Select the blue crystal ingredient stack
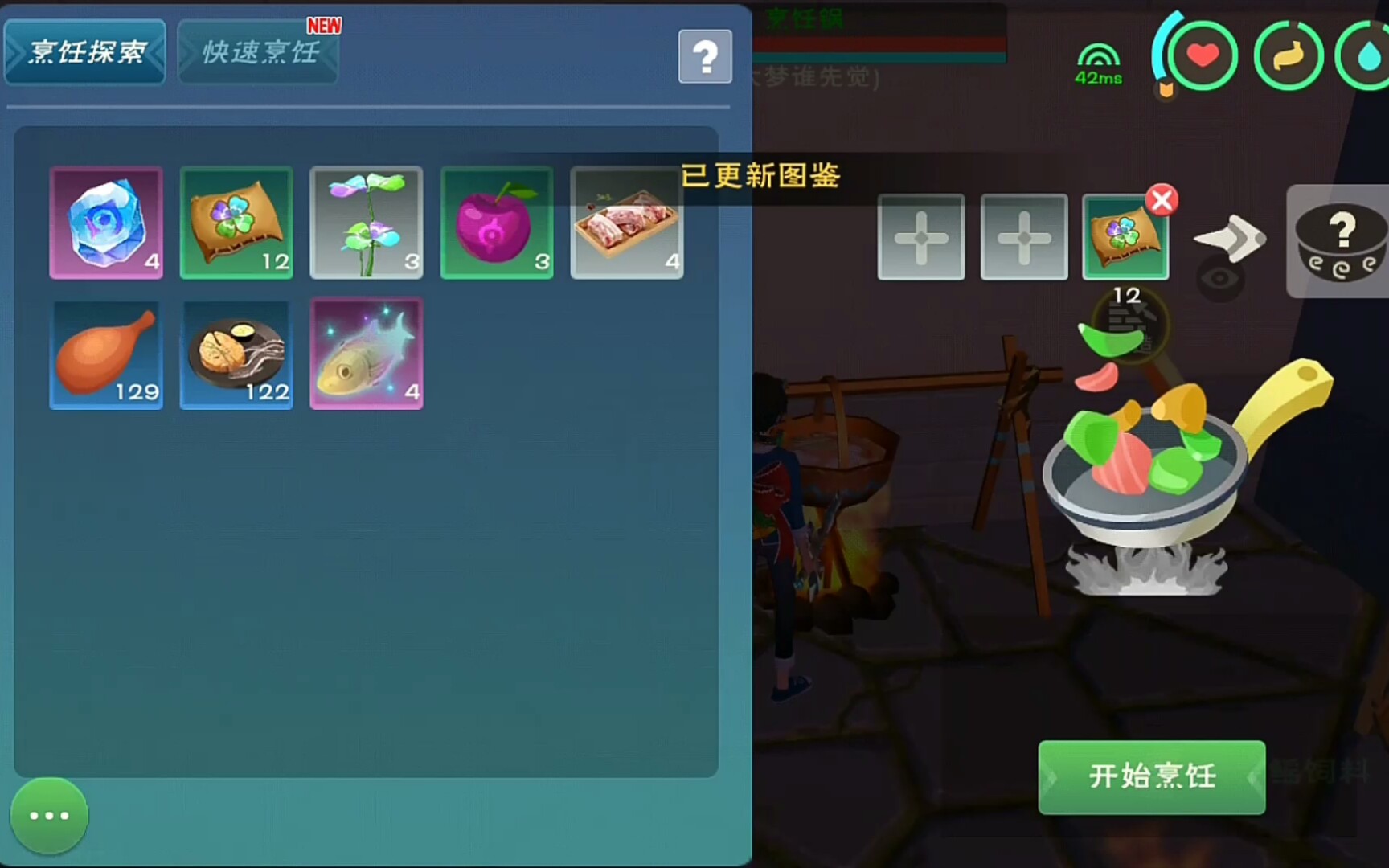Screen dimensions: 1389x868 [106, 223]
